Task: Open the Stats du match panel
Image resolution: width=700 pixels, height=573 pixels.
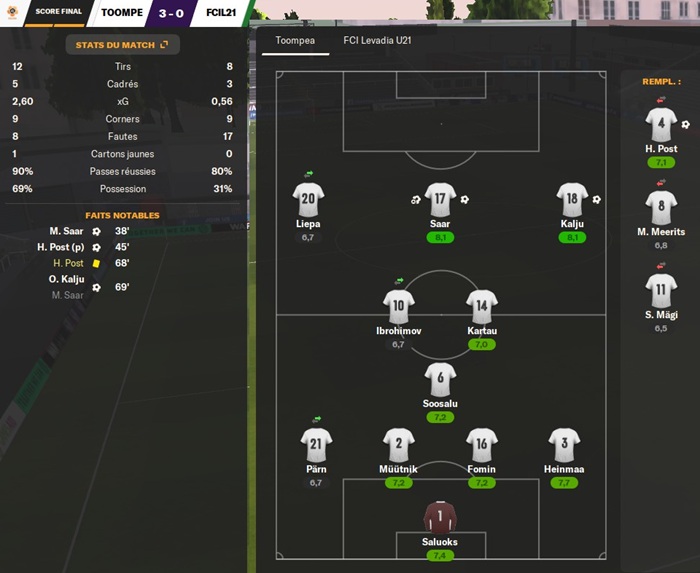Action: click(x=123, y=45)
